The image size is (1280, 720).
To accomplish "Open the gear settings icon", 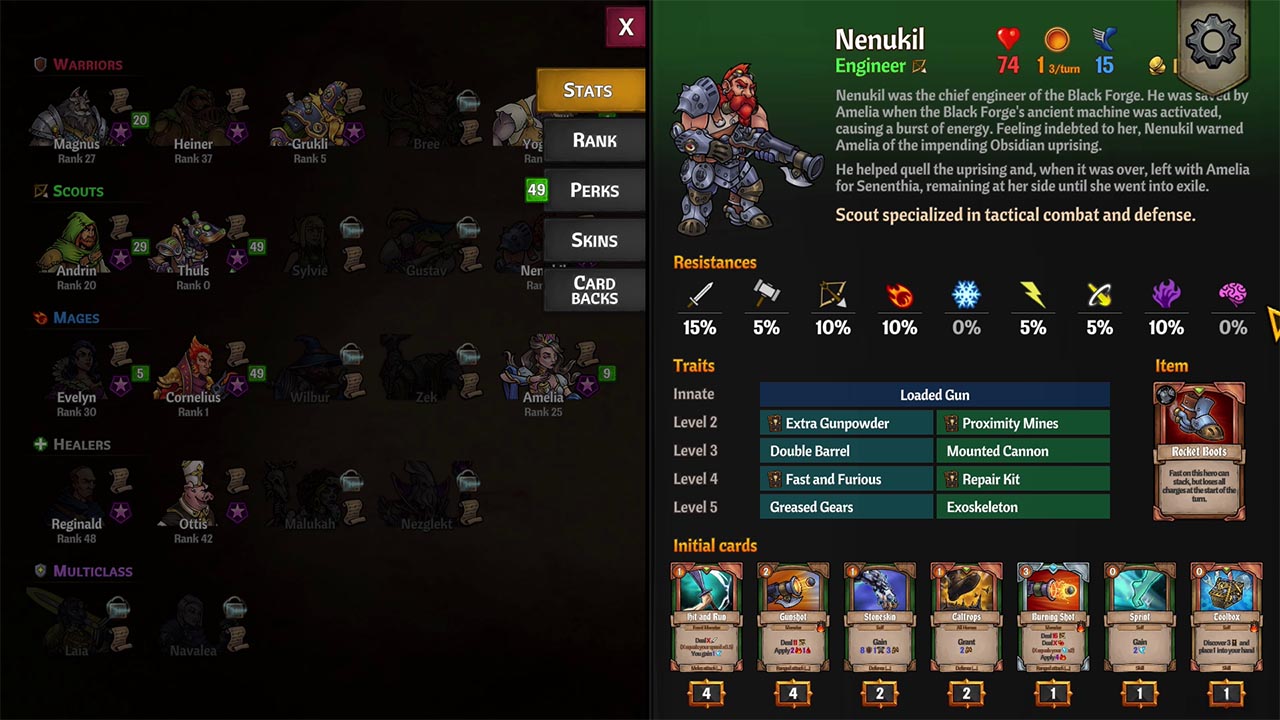I will click(x=1212, y=40).
